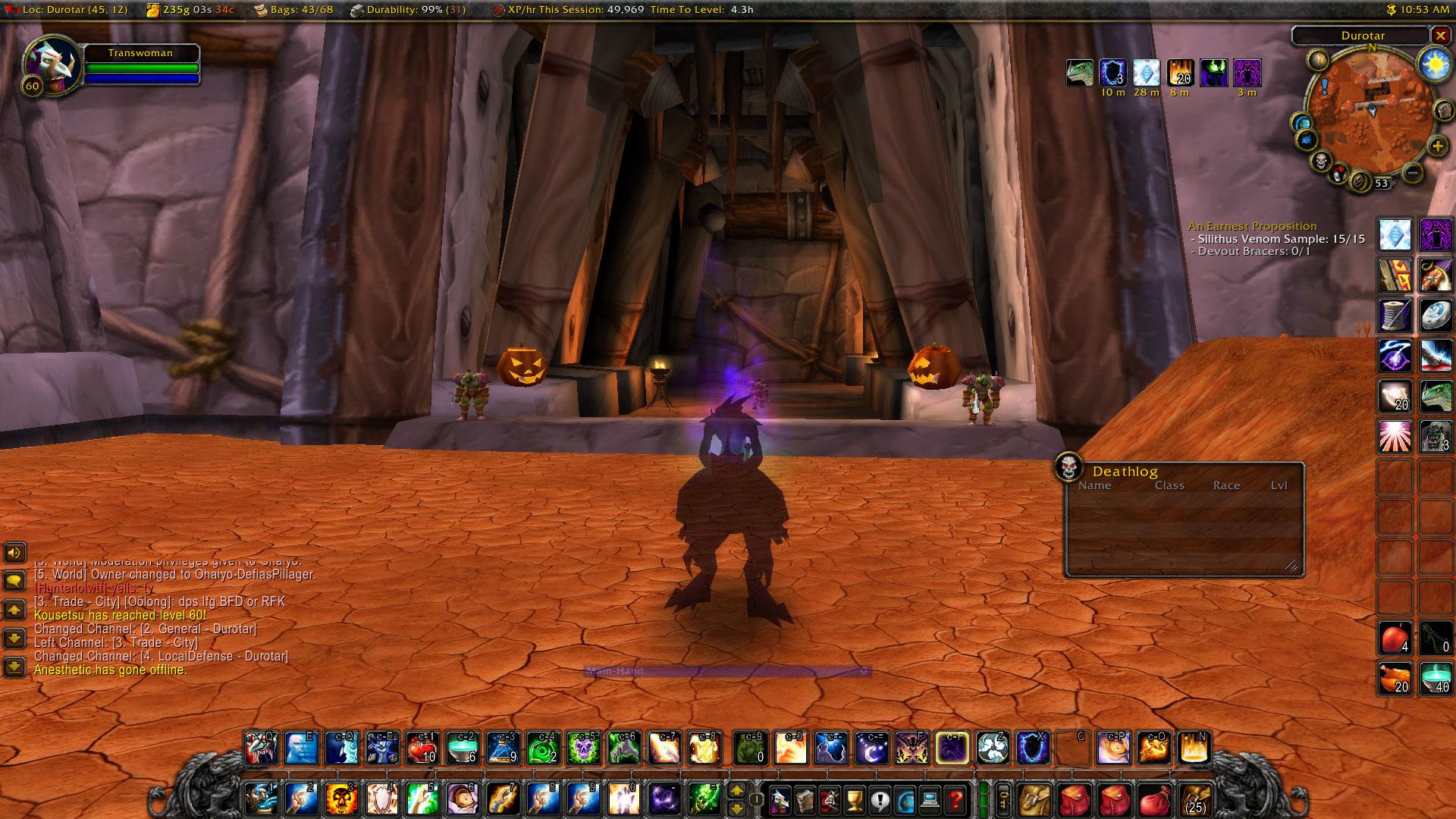
Task: Open the chat menu speech bubble button
Action: [x=14, y=582]
